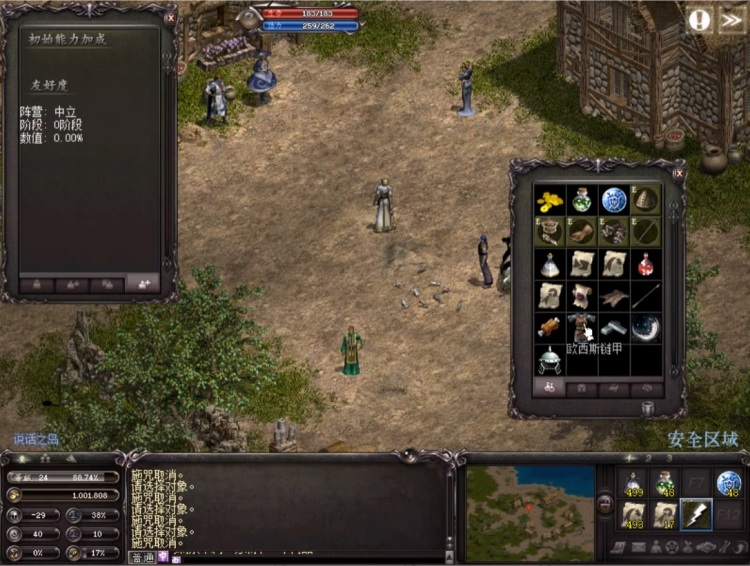This screenshot has width=750, height=566.
Task: Open the mail envelope menu icon
Action: click(x=638, y=547)
